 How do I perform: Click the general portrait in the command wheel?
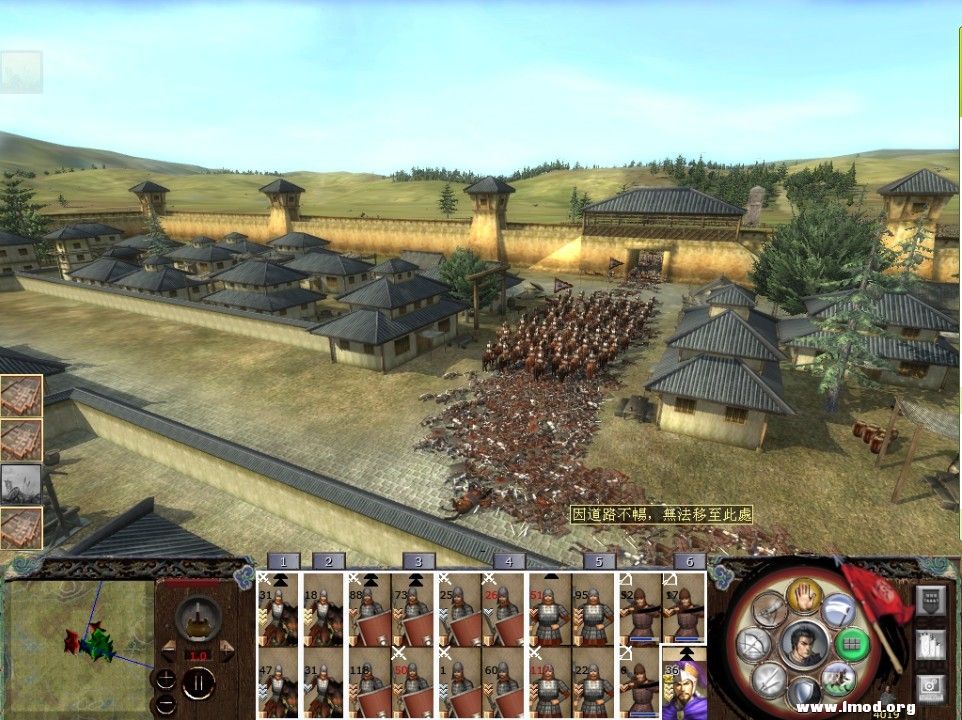803,643
